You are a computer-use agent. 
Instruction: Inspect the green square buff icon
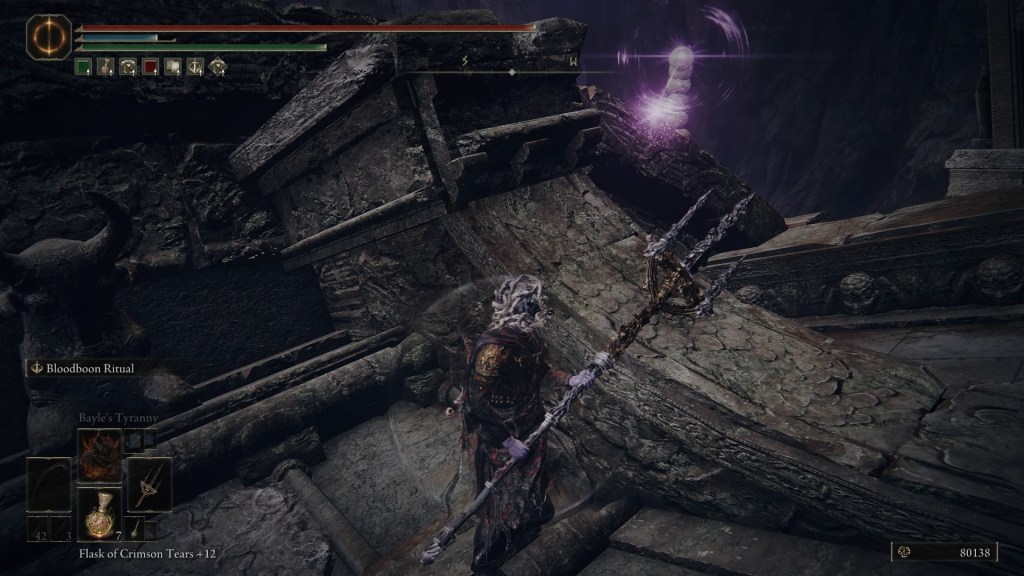[84, 68]
